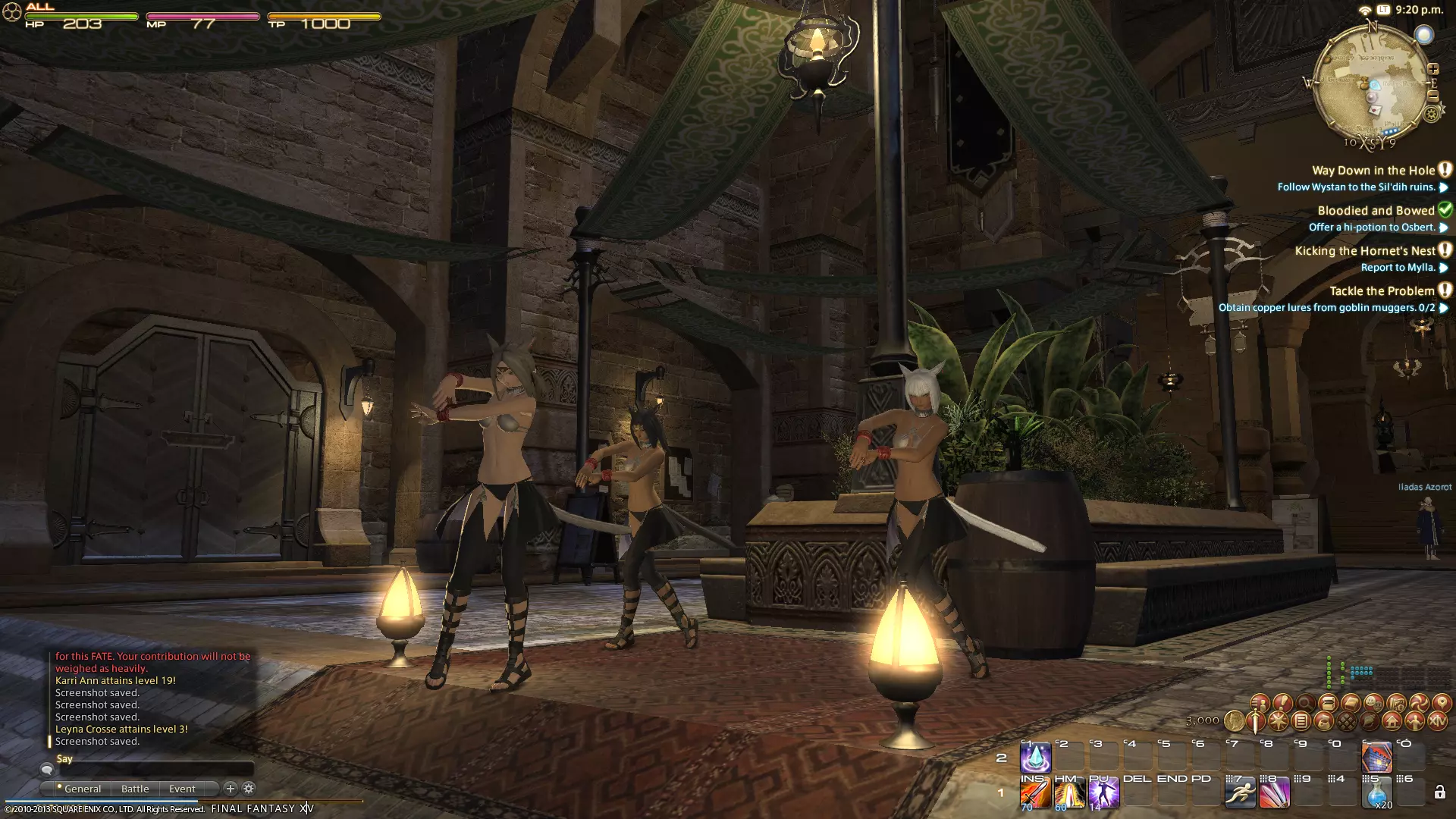Select the Way Down in the Hole quest
The image size is (1456, 819).
click(1373, 171)
